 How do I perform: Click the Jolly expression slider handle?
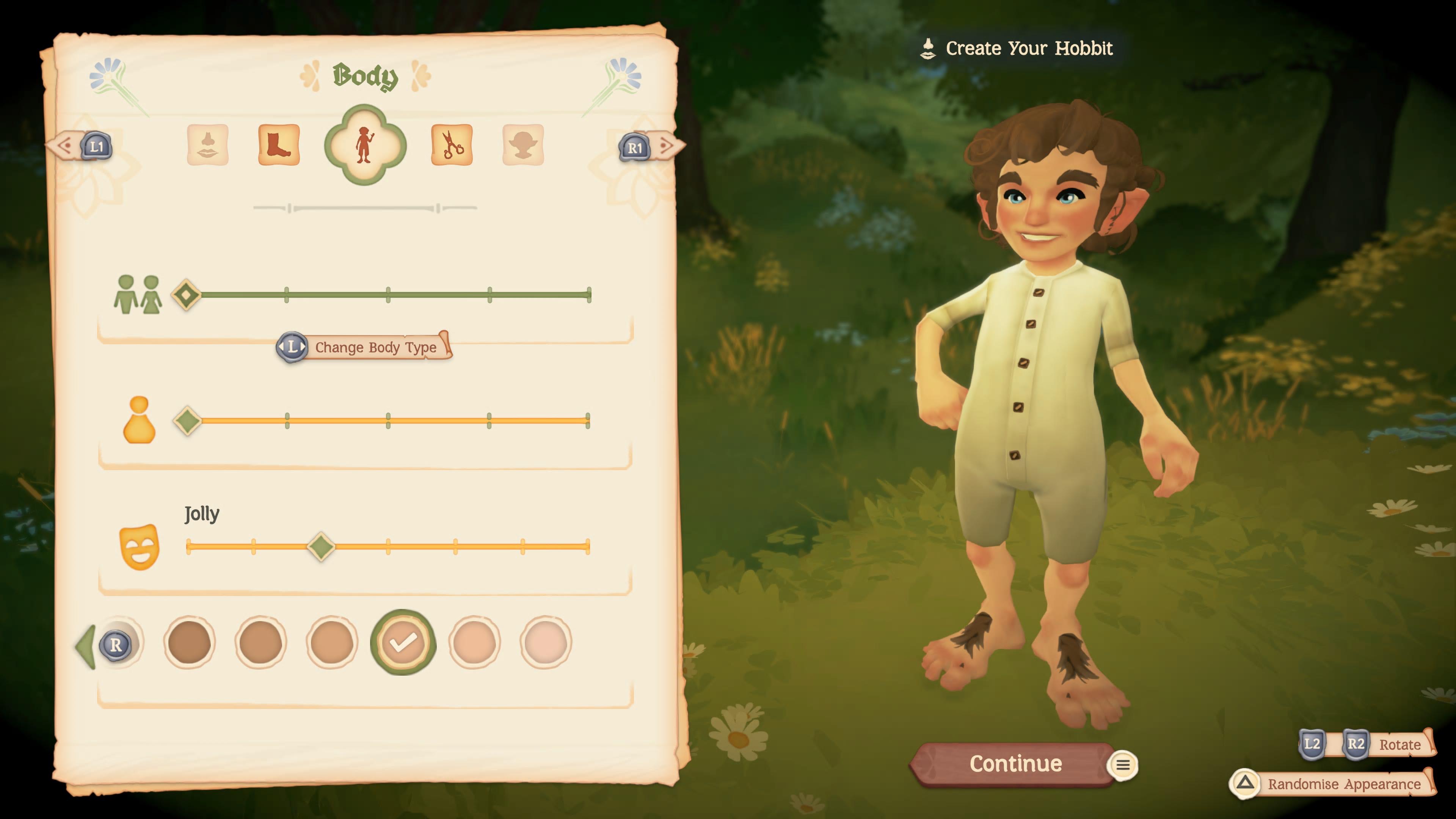[x=321, y=546]
